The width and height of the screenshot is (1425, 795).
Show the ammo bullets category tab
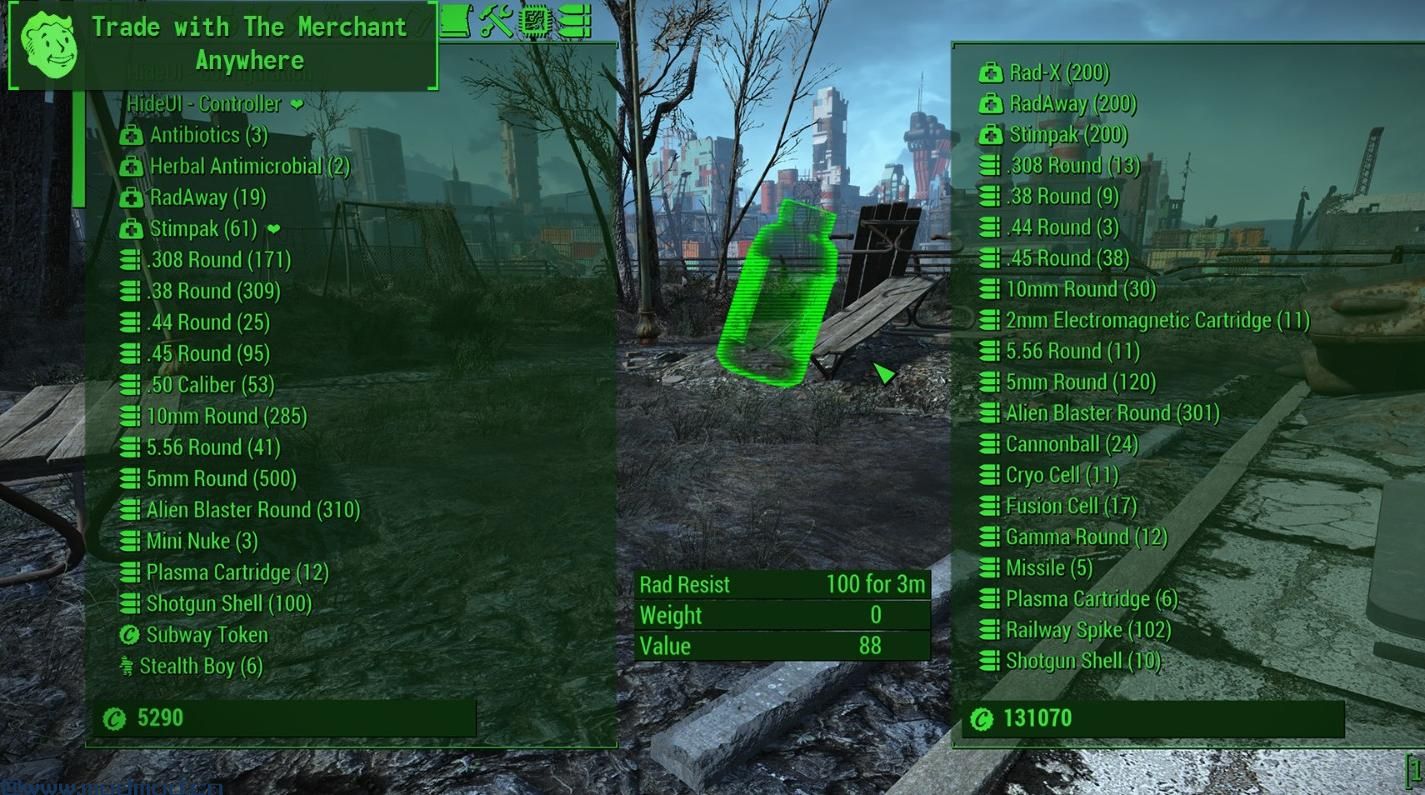[575, 20]
